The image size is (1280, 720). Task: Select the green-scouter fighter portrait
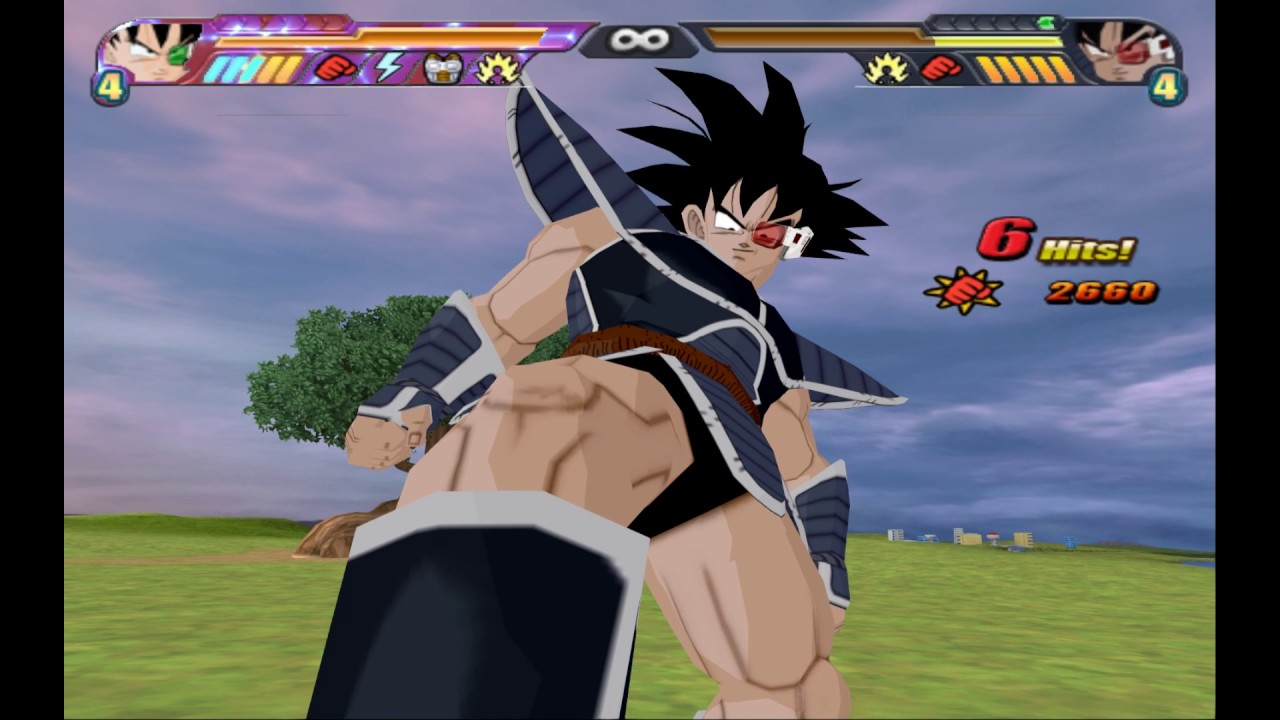153,51
